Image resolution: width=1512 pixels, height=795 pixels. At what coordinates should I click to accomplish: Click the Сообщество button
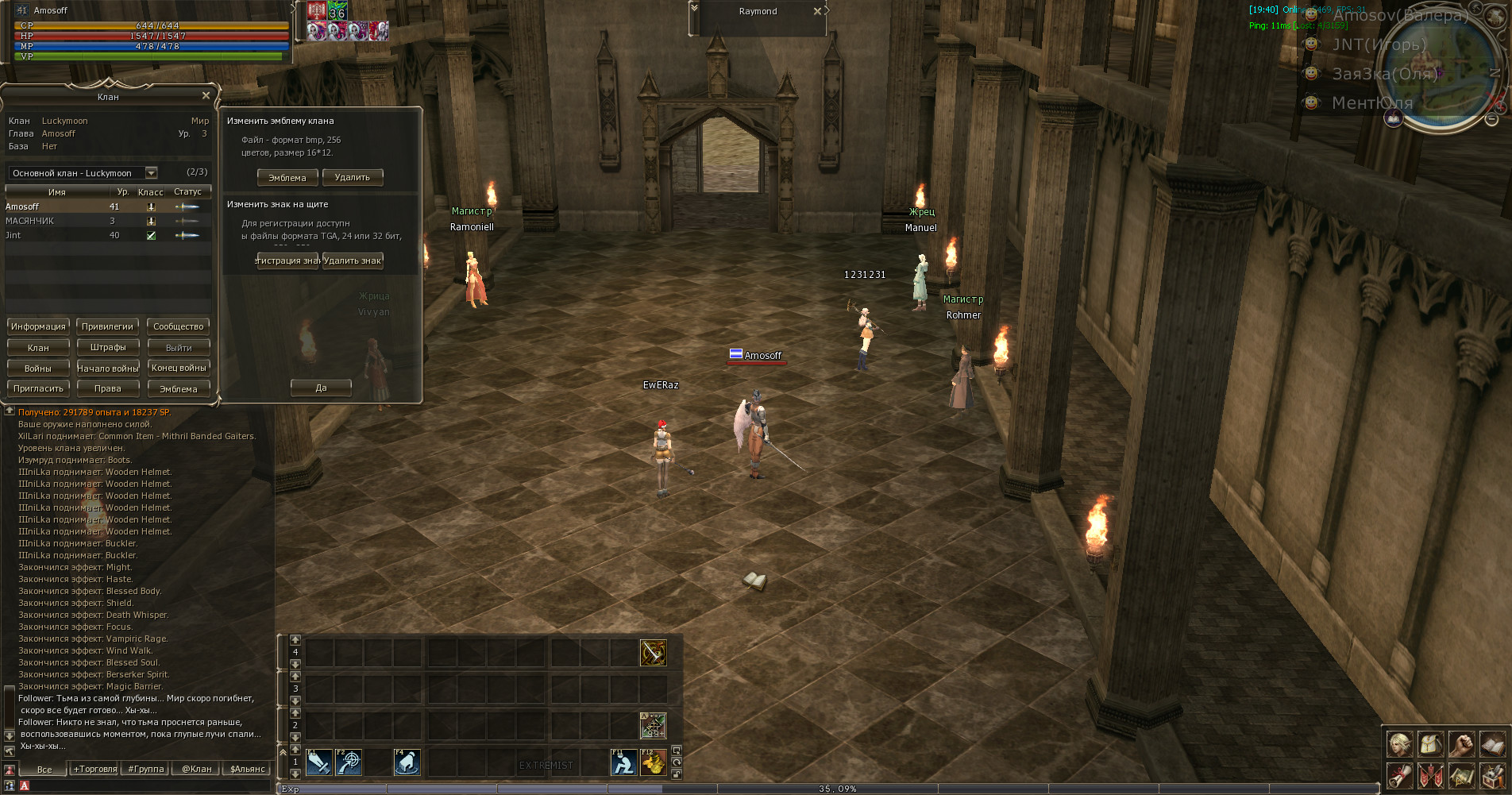(179, 326)
